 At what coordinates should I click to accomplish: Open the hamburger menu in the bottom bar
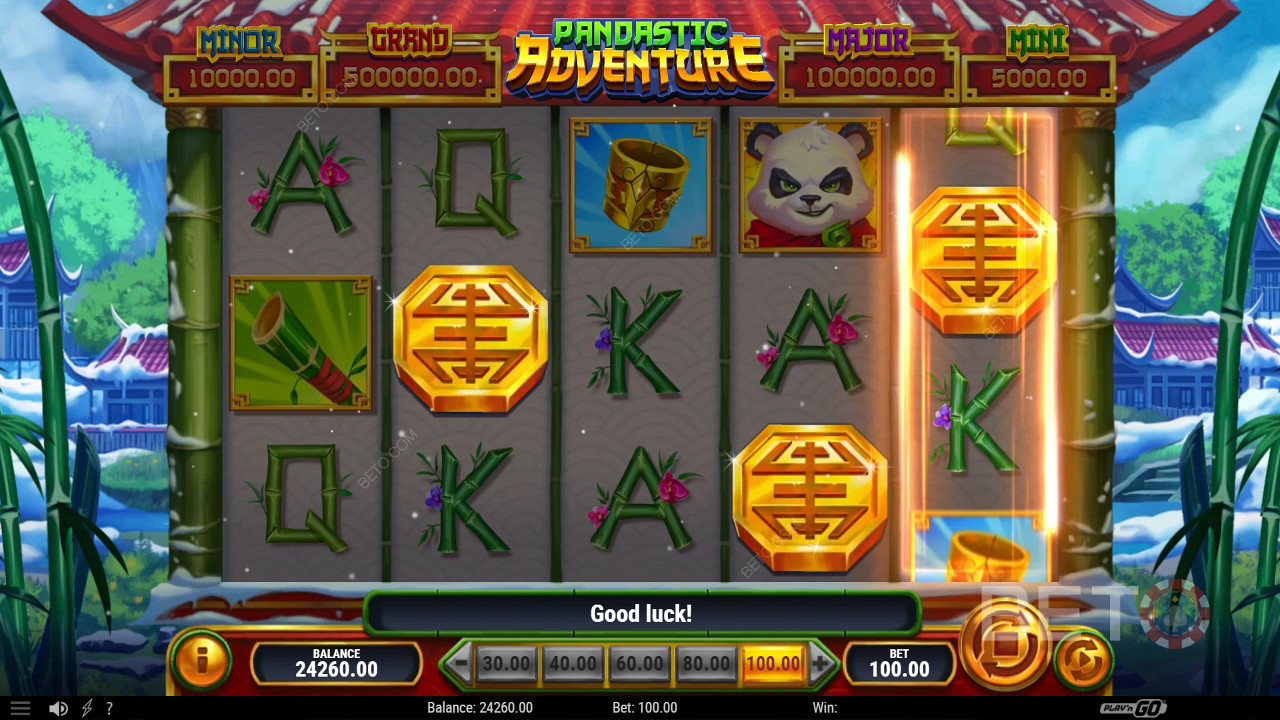20,708
